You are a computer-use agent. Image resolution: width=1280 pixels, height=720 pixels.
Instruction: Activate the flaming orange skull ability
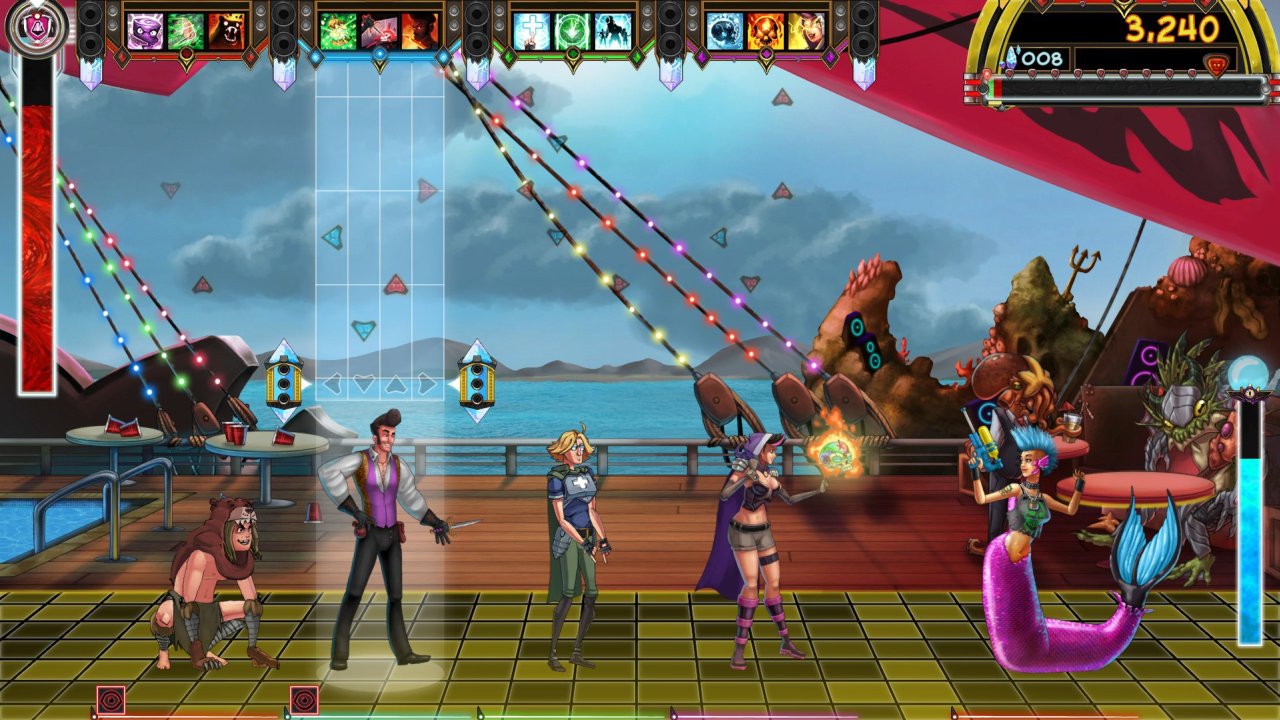coord(766,31)
